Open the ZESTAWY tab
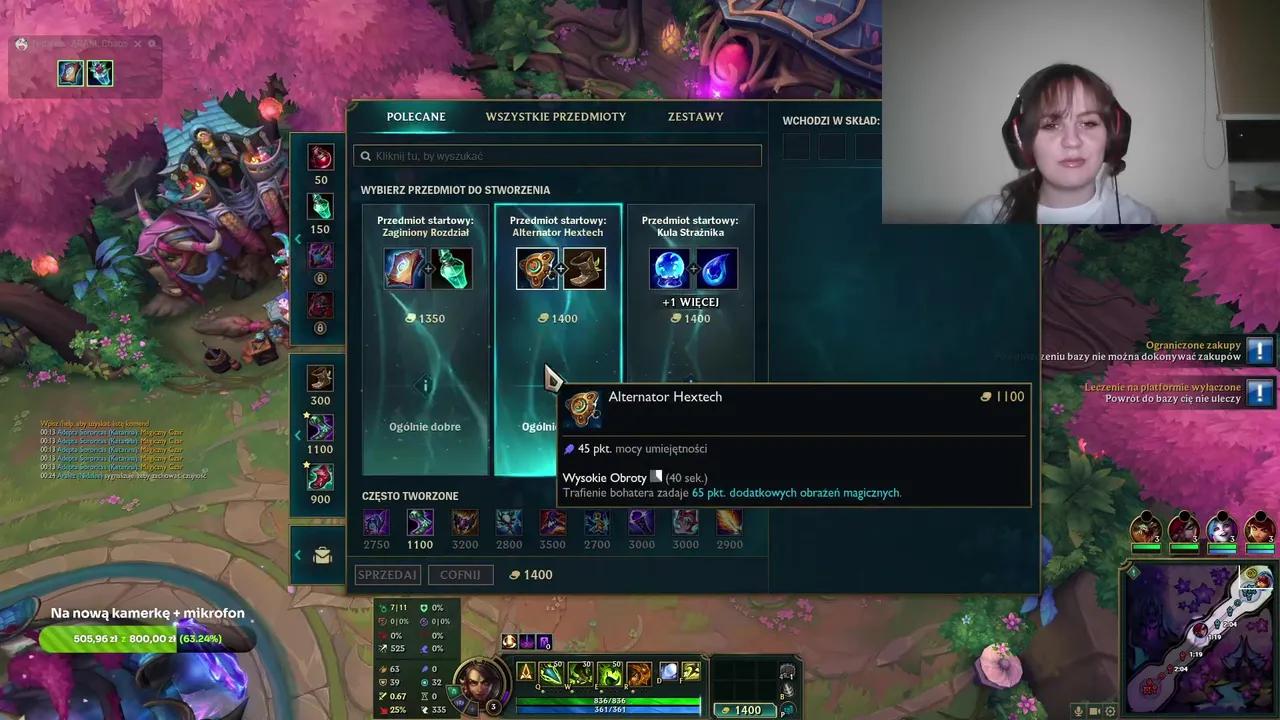Screen dimensions: 1280x720 click(694, 116)
